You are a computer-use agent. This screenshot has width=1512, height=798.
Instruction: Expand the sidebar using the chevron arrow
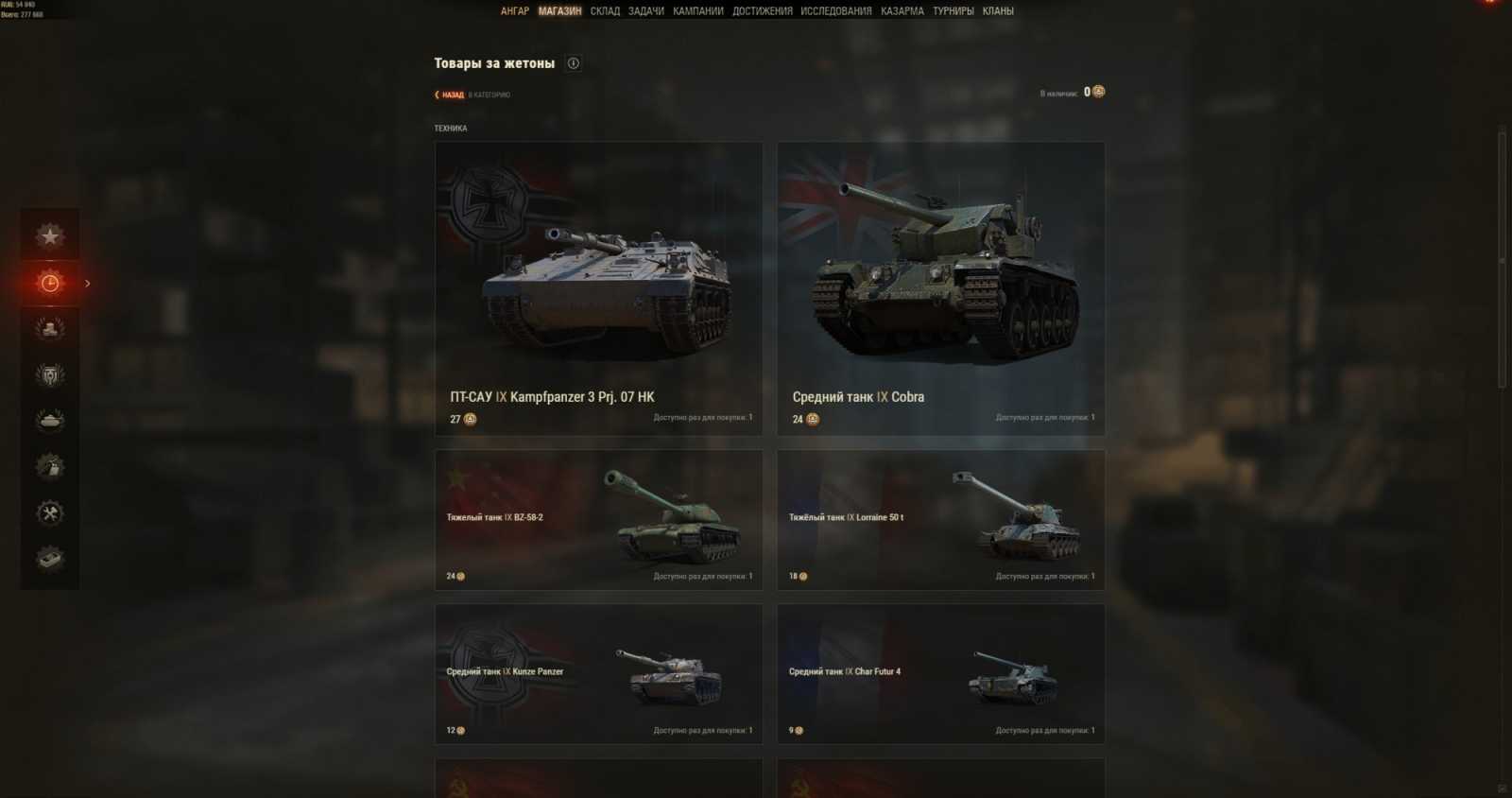point(86,282)
